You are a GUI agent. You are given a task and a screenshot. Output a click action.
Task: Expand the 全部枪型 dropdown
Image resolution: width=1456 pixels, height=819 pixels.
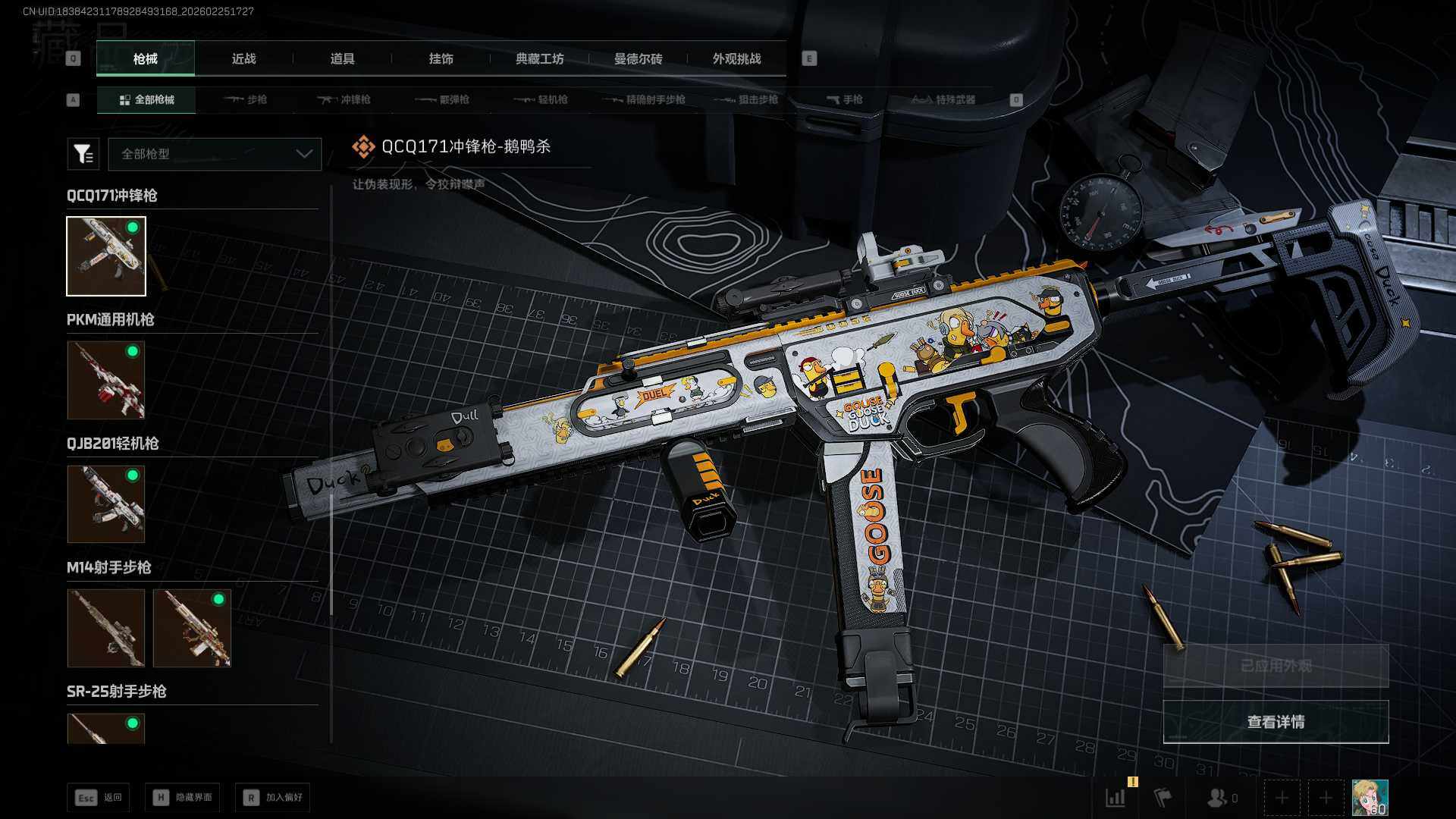[x=215, y=154]
